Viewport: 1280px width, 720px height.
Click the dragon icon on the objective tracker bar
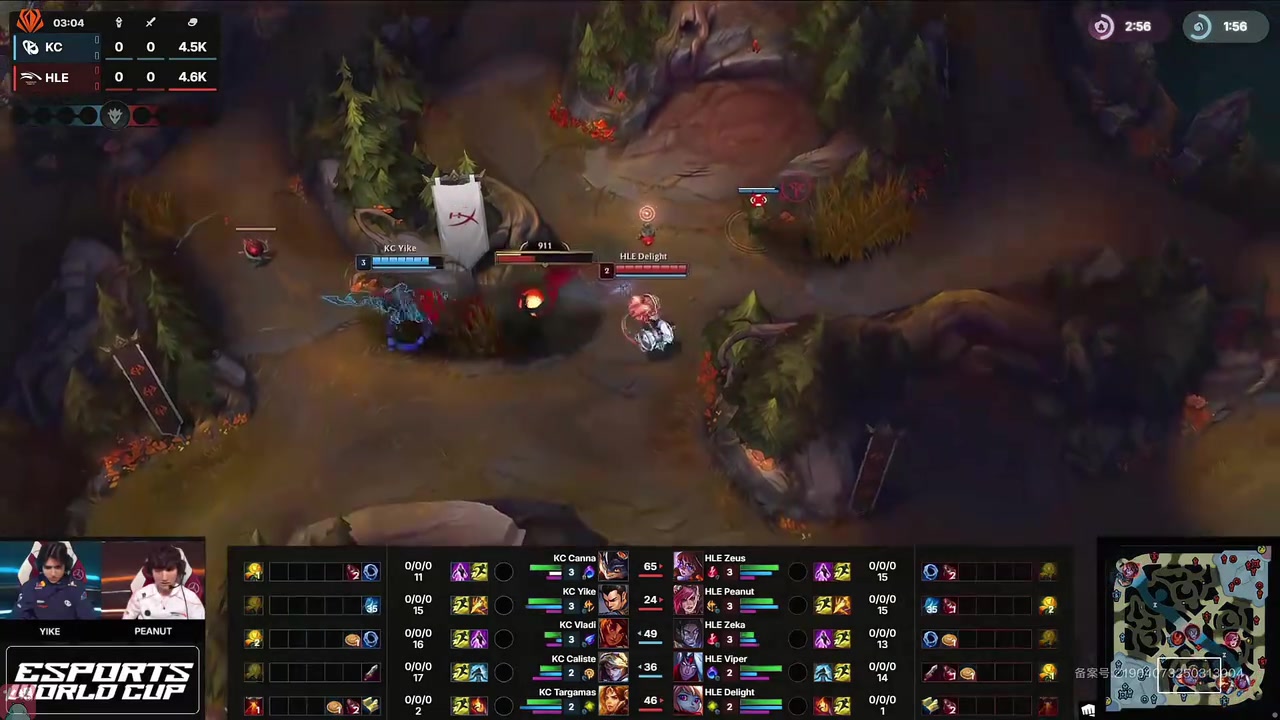115,115
